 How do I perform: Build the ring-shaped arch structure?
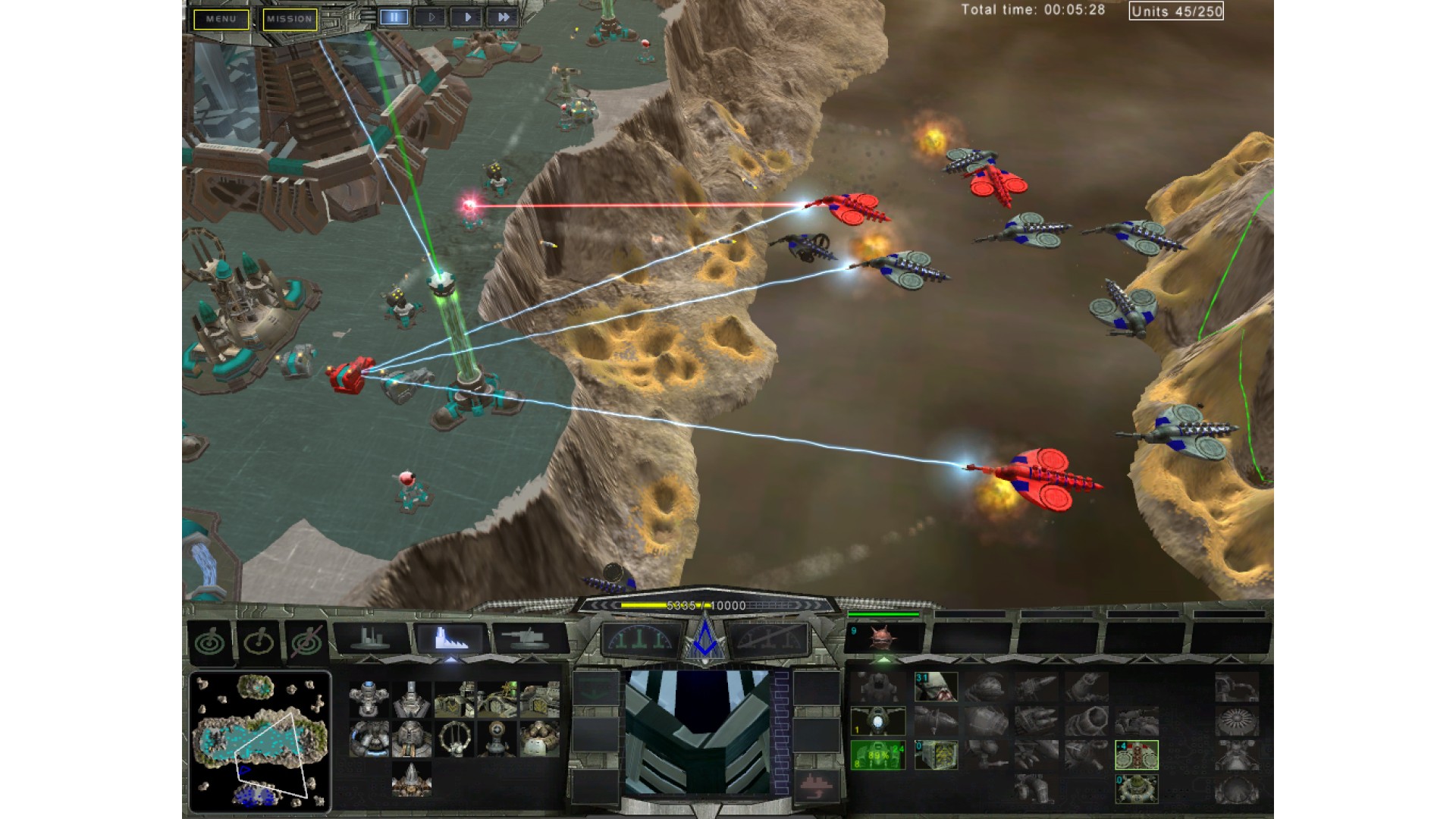[453, 738]
